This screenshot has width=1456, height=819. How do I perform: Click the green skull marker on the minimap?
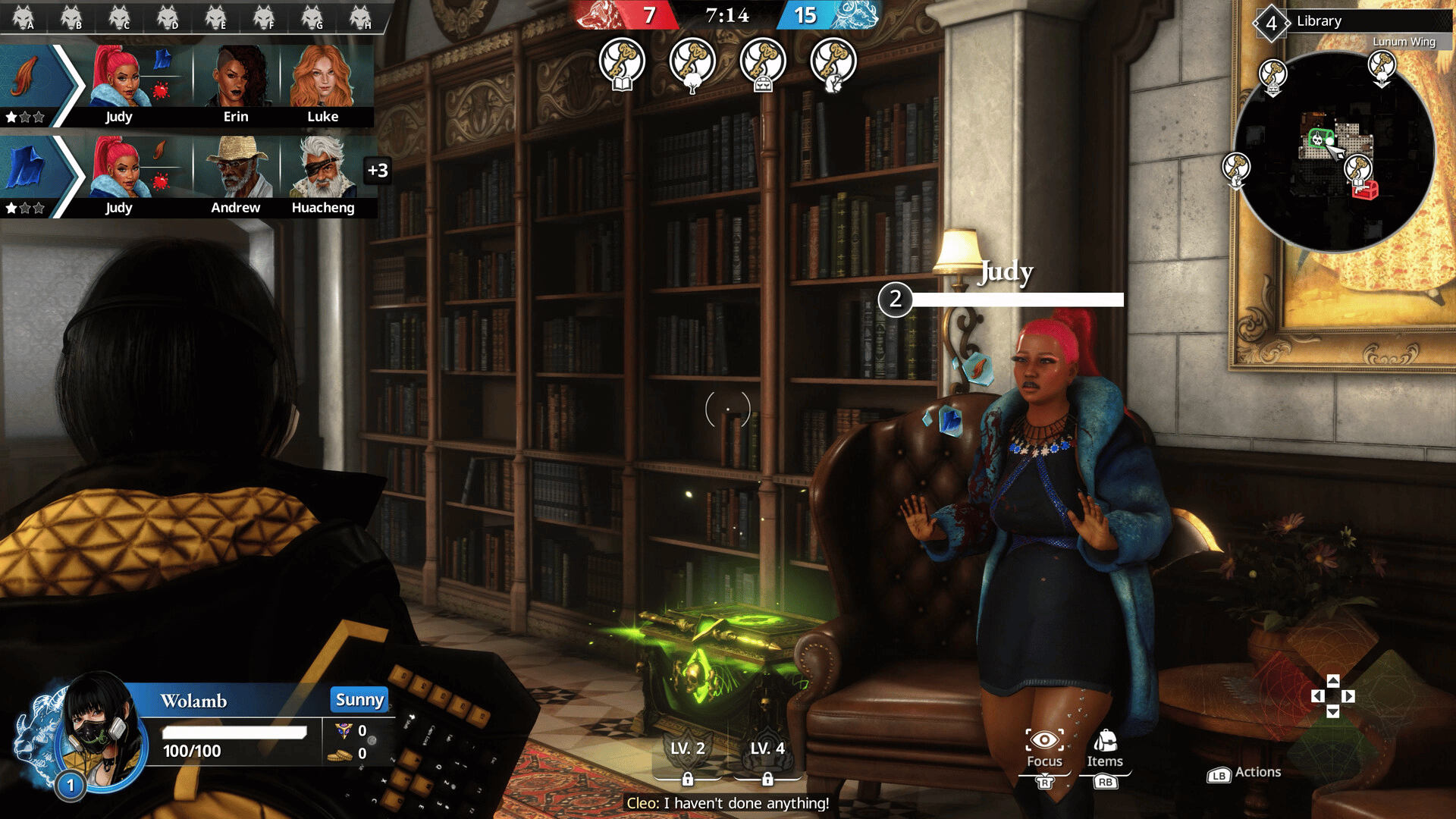pyautogui.click(x=1319, y=139)
